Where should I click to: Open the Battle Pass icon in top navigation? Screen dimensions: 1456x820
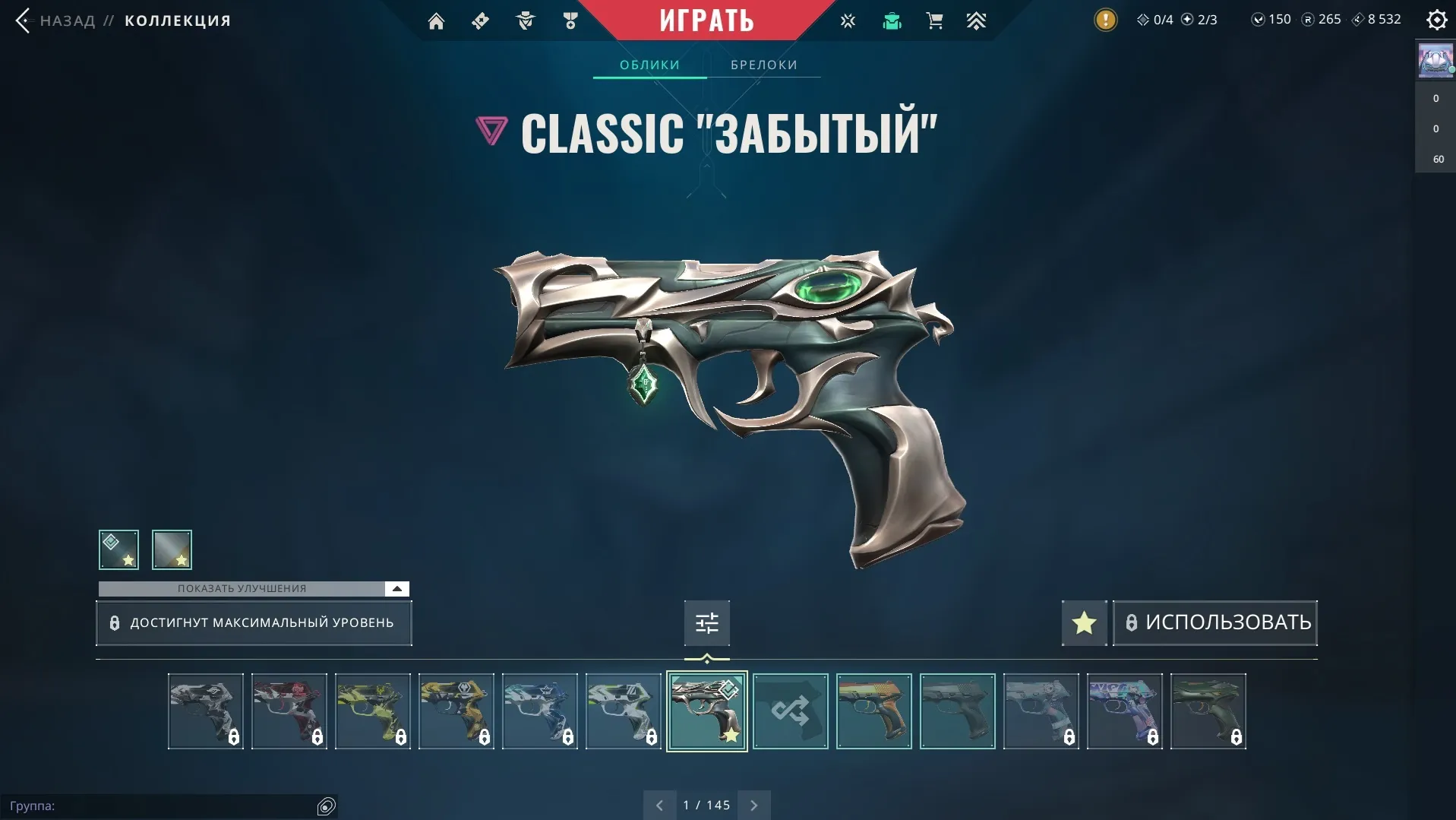480,21
